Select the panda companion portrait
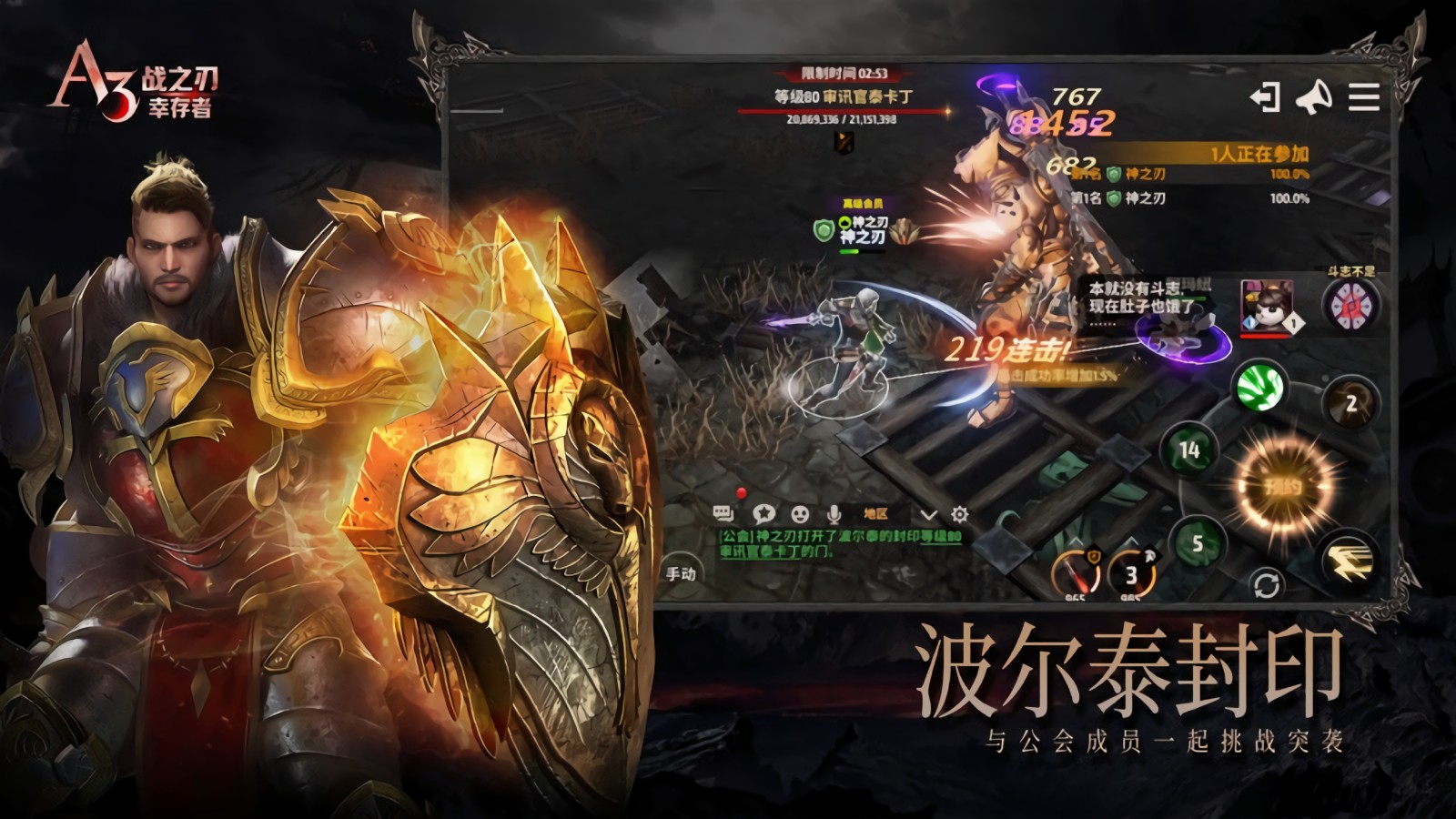The width and height of the screenshot is (1456, 819). (1268, 306)
